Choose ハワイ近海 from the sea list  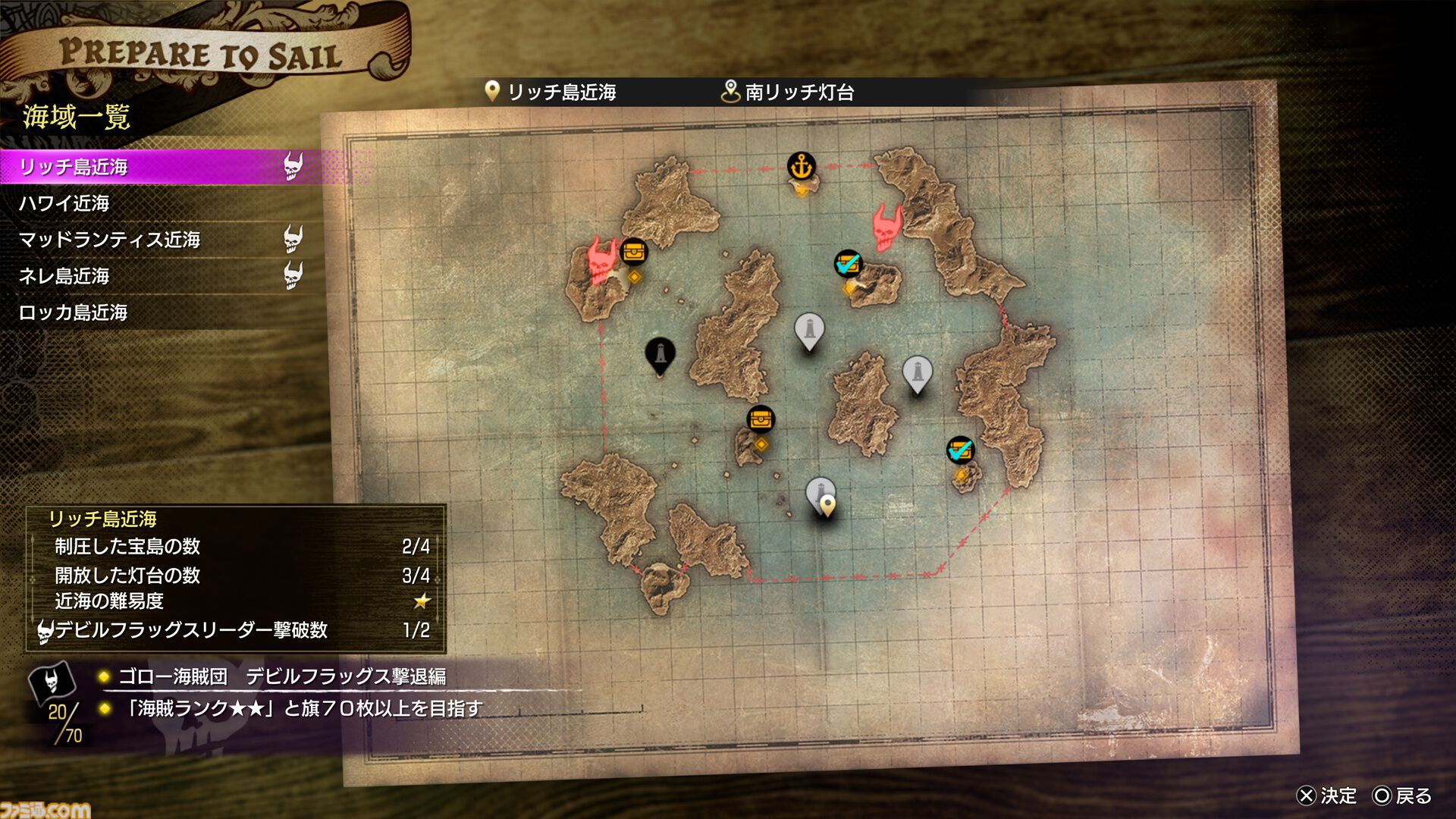[x=64, y=203]
